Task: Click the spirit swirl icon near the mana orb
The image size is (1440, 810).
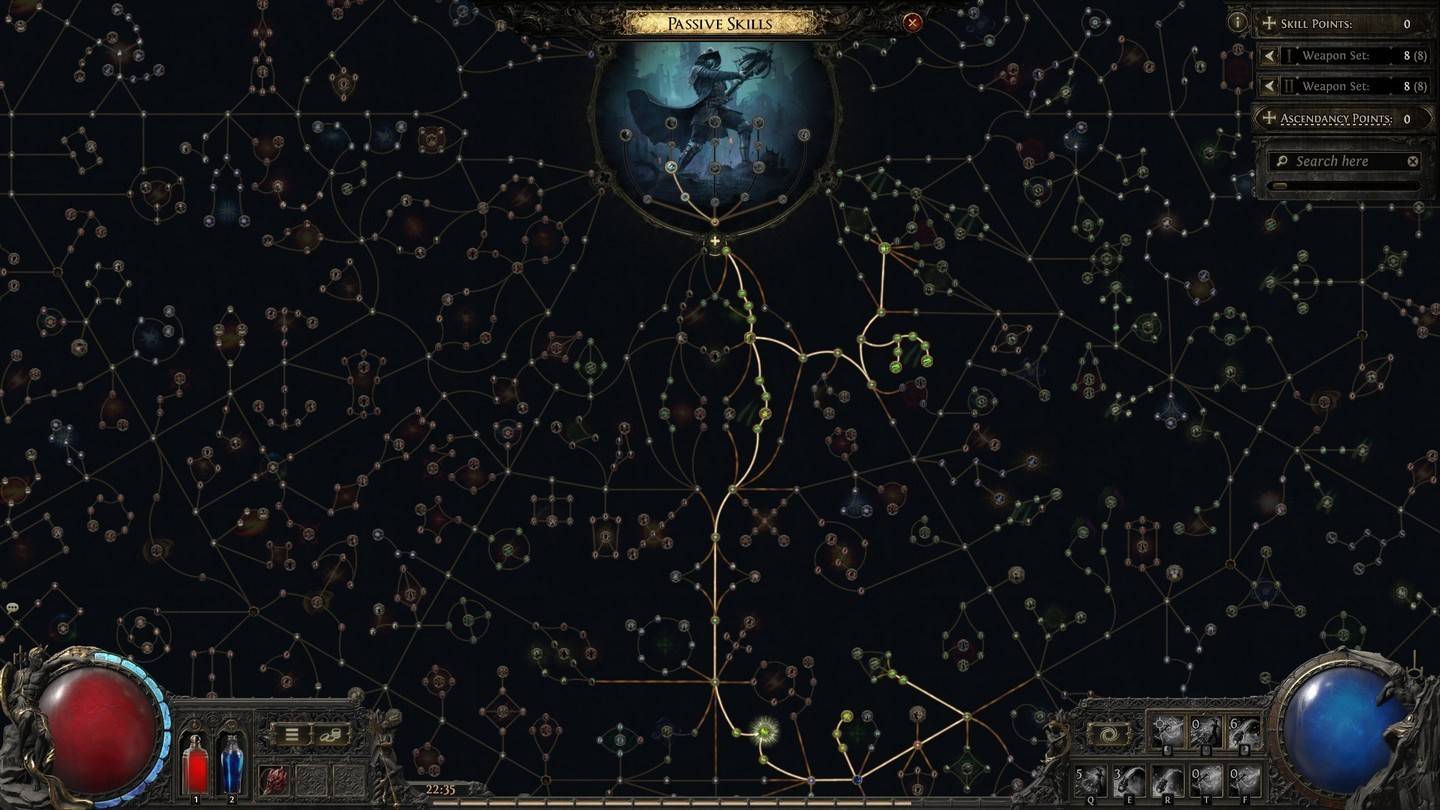Action: pos(1108,733)
